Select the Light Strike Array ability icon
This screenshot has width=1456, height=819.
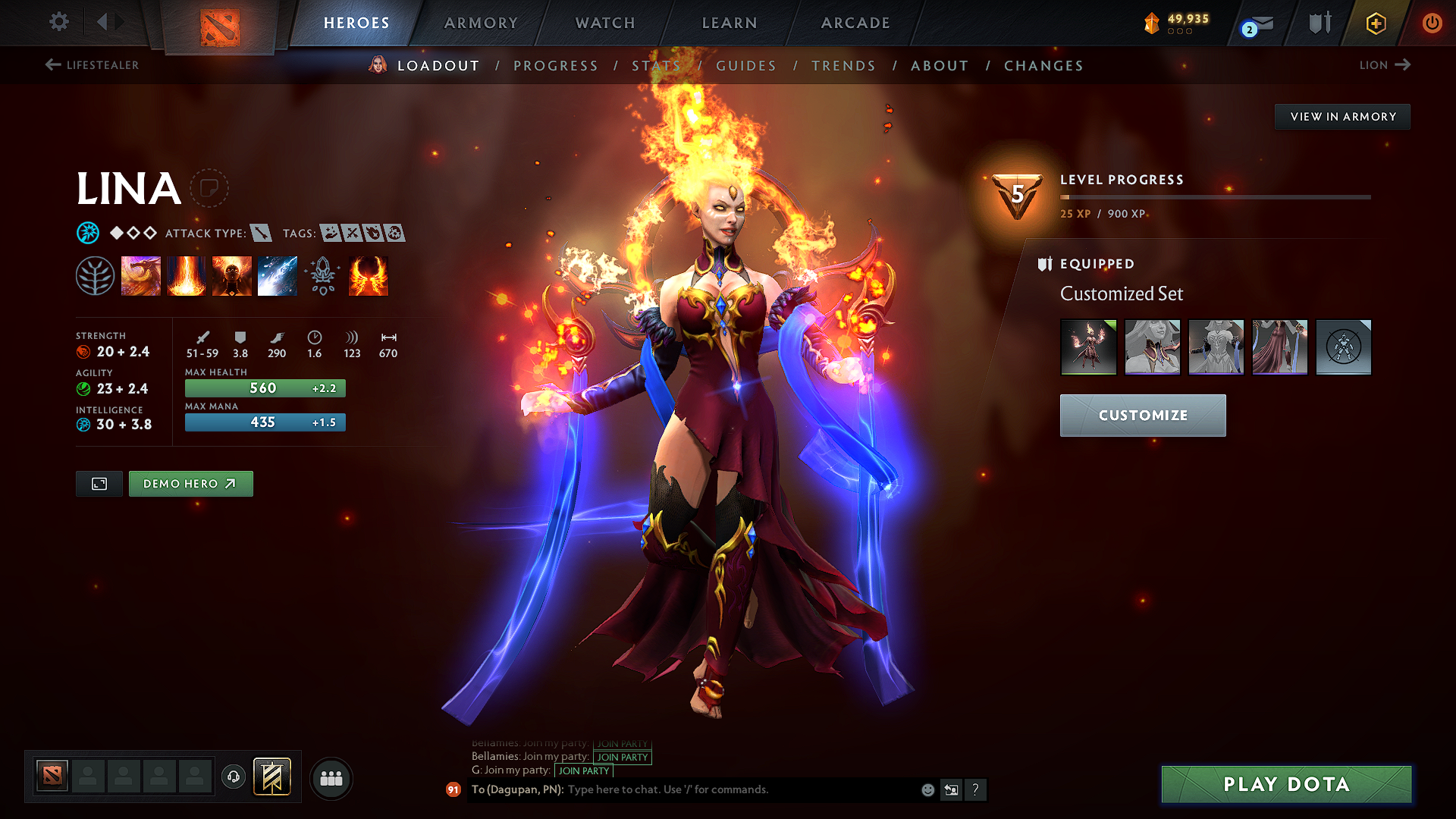[x=187, y=276]
